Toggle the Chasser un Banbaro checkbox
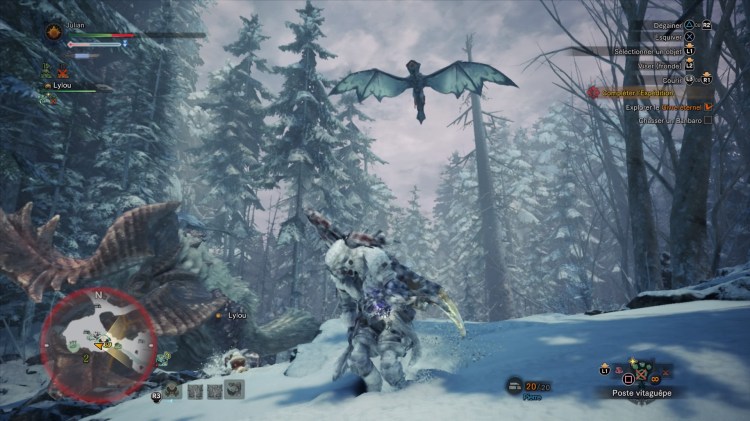Viewport: 750px width, 421px height. click(x=708, y=120)
